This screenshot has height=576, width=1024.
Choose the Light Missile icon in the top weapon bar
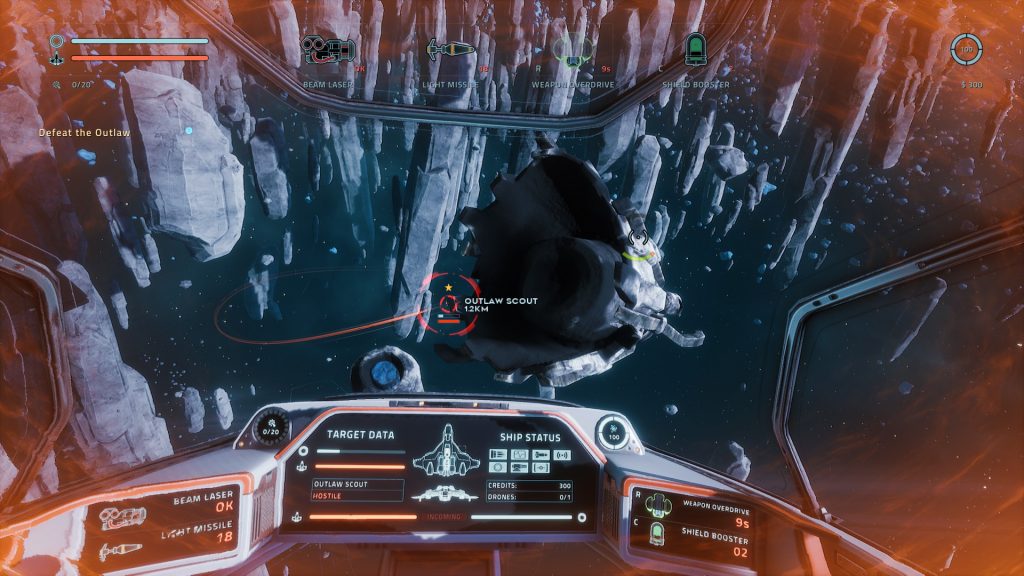449,50
